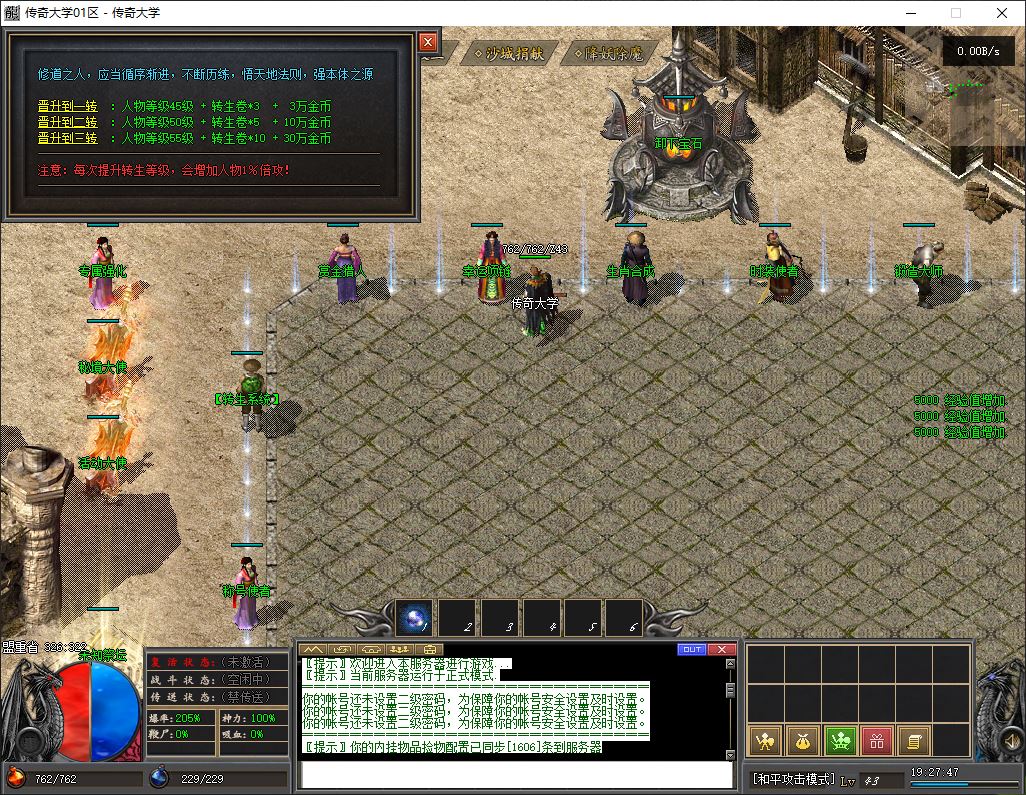Viewport: 1026px width, 795px height.
Task: Select the blue orb skill in slot 1
Action: pyautogui.click(x=414, y=618)
